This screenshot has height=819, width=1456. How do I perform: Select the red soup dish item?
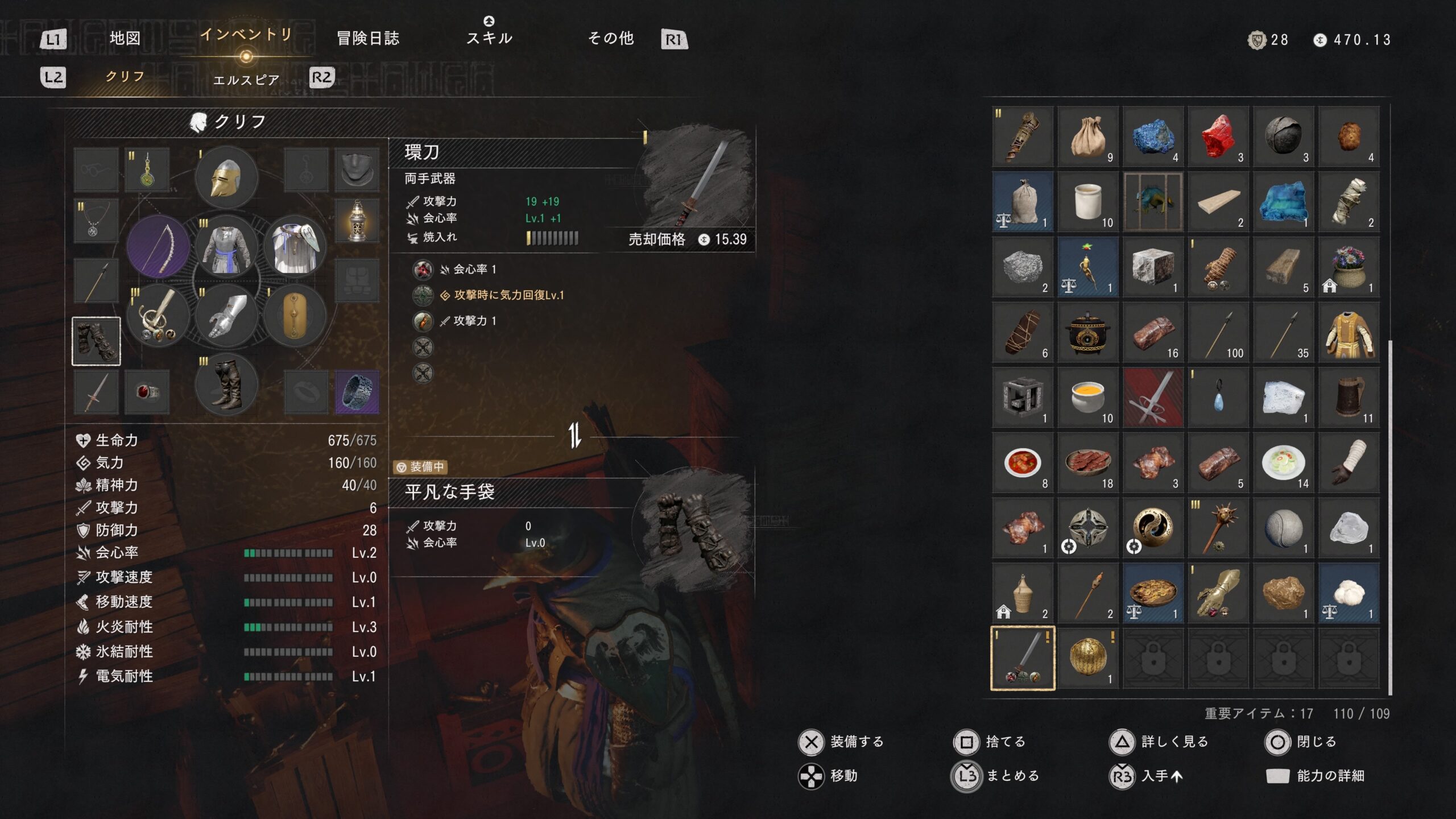tap(1022, 462)
